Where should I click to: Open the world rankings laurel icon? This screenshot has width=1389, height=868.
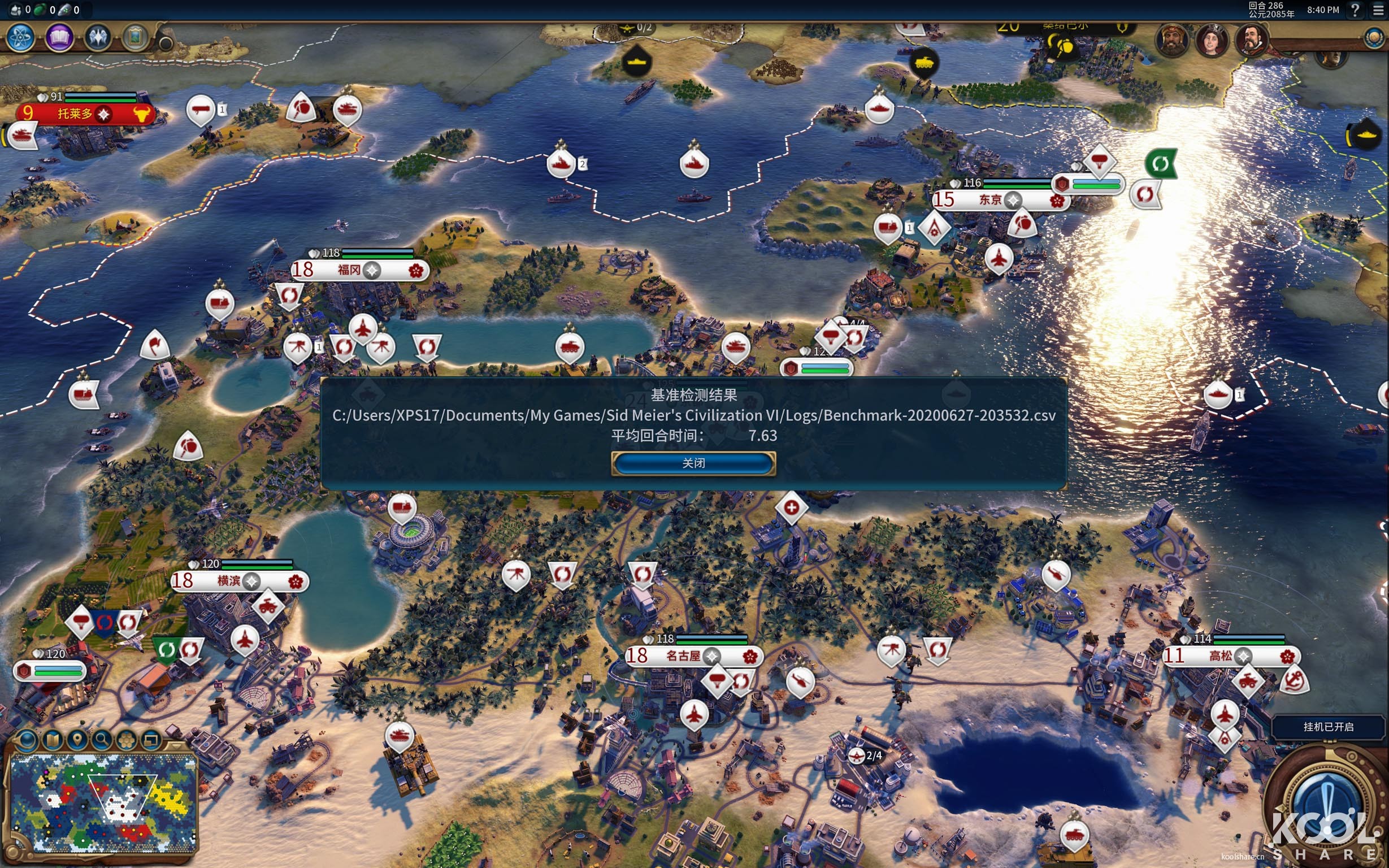click(1374, 38)
